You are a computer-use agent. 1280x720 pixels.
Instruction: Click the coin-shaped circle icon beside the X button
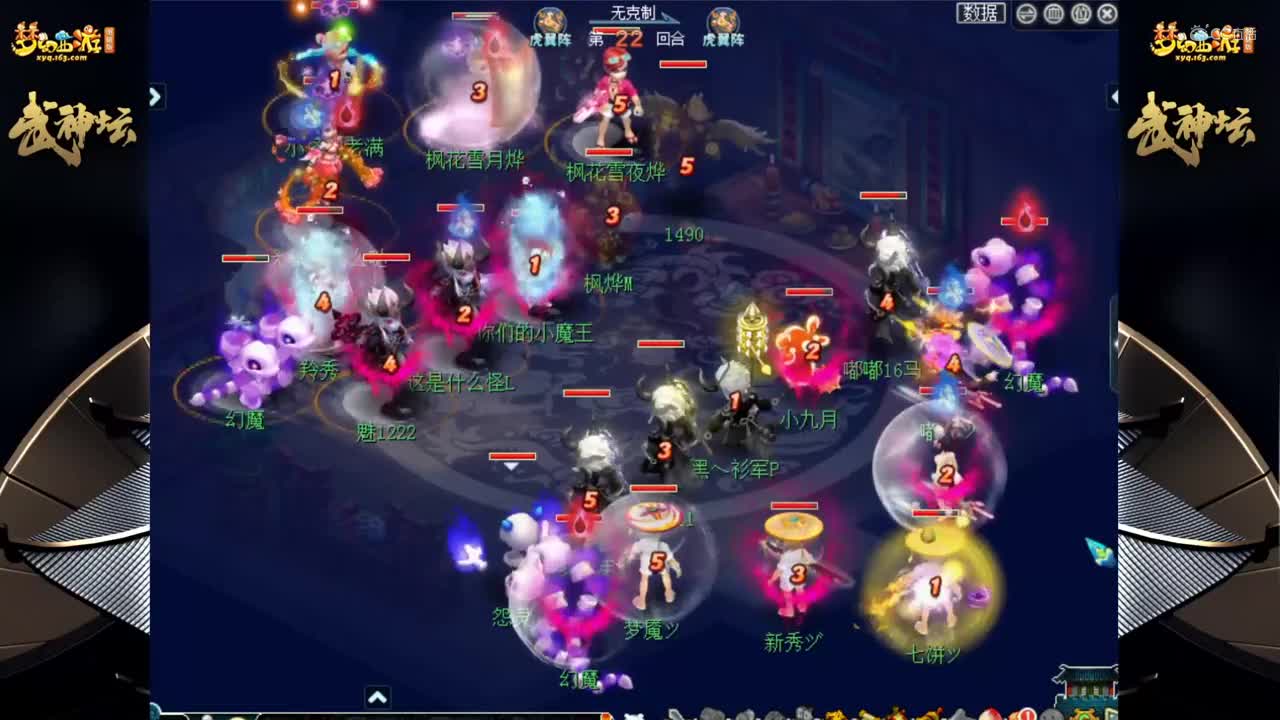tap(1080, 13)
